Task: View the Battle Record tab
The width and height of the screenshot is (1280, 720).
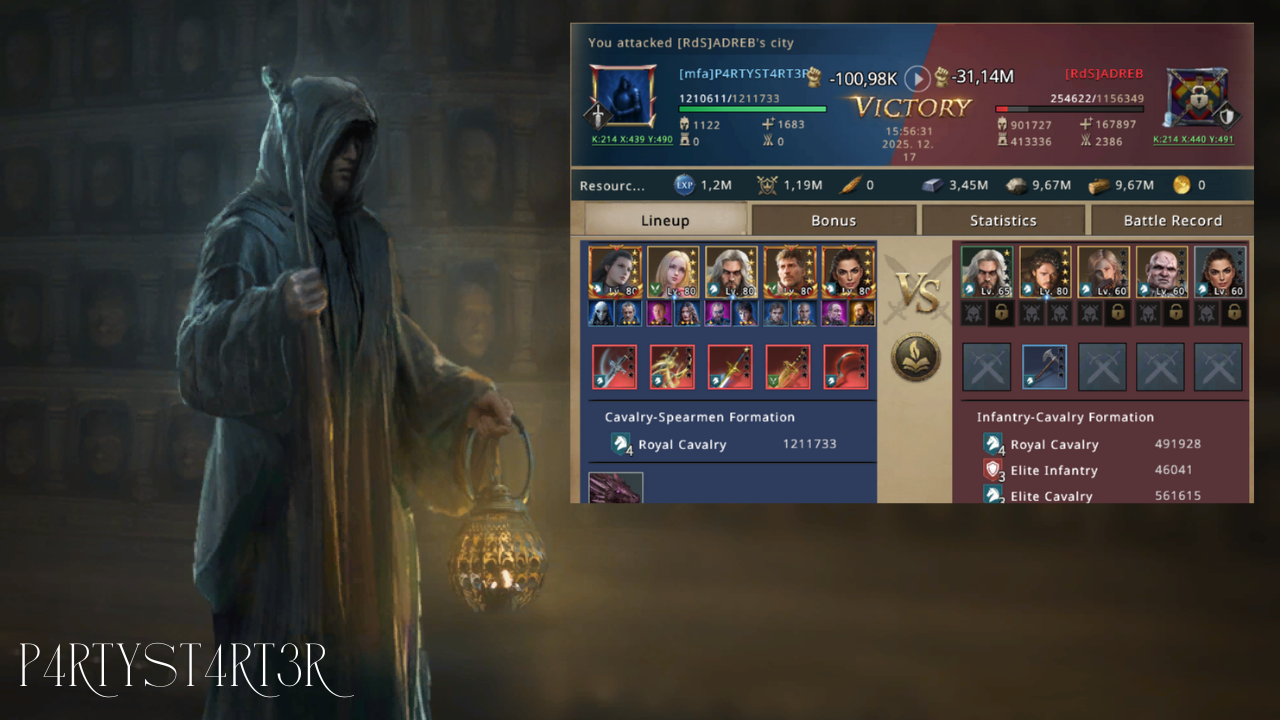Action: point(1172,220)
